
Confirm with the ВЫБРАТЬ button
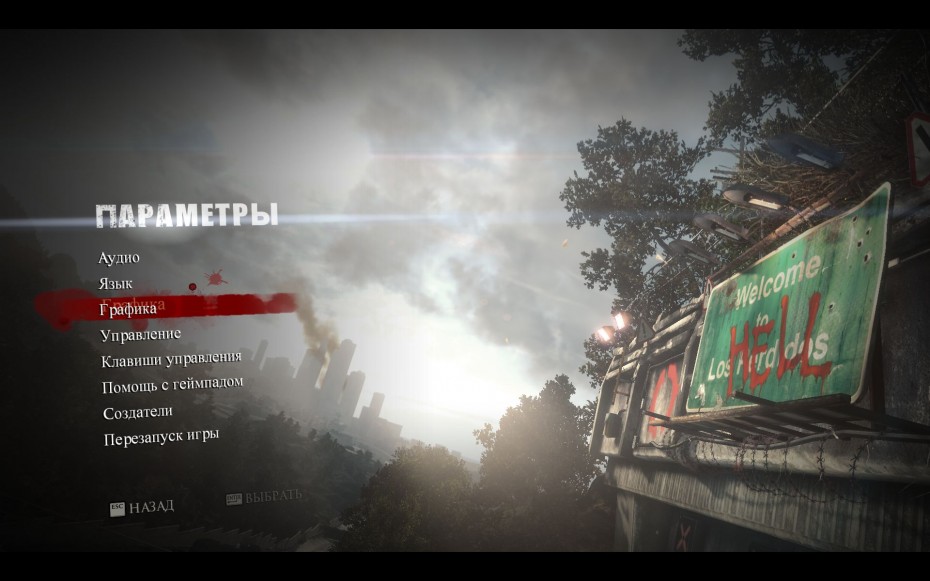(264, 496)
